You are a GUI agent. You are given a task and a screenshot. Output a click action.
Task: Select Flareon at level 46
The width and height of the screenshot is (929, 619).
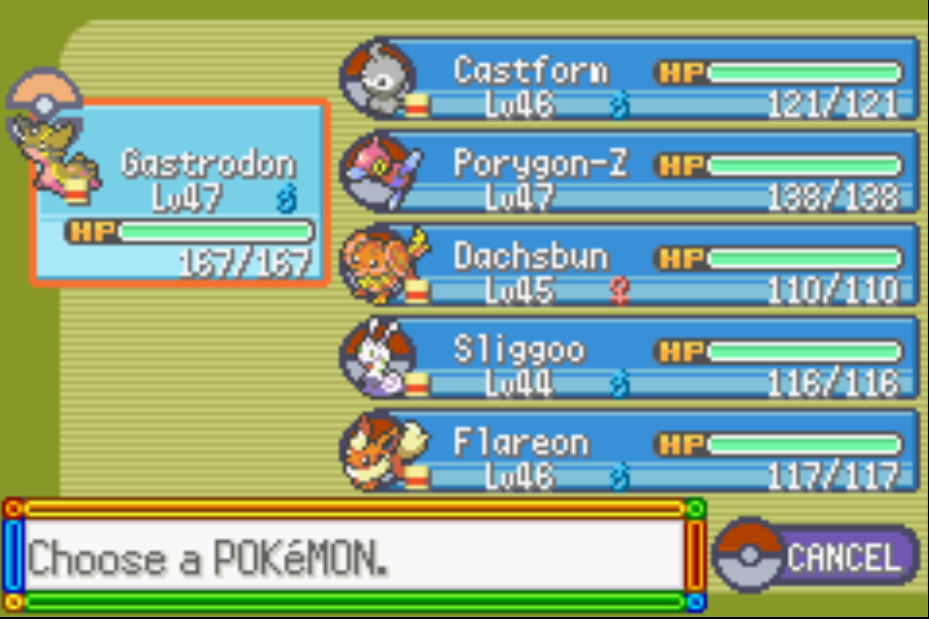pos(640,451)
